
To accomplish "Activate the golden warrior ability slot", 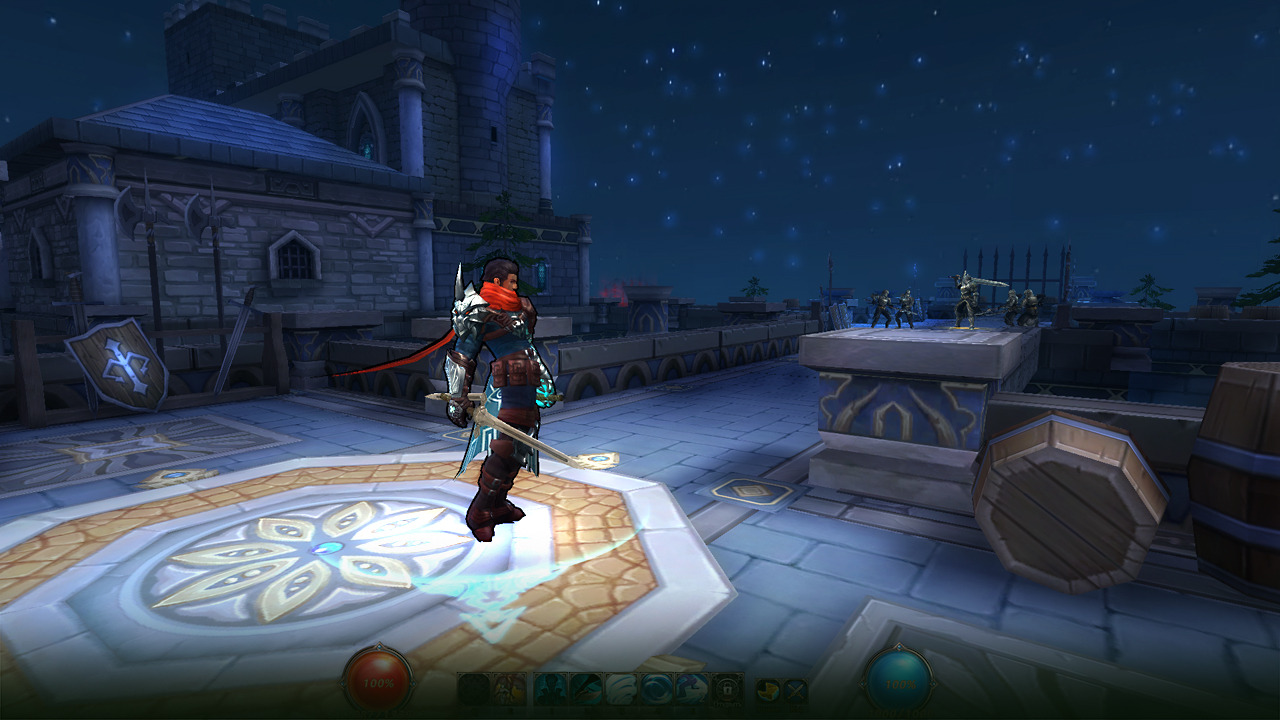I will pos(511,689).
